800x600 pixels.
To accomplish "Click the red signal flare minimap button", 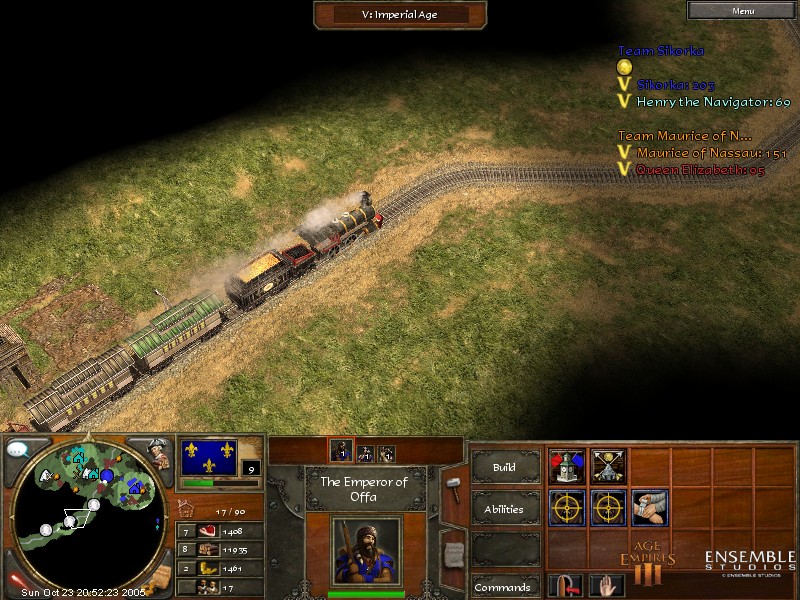I will pos(17,580).
